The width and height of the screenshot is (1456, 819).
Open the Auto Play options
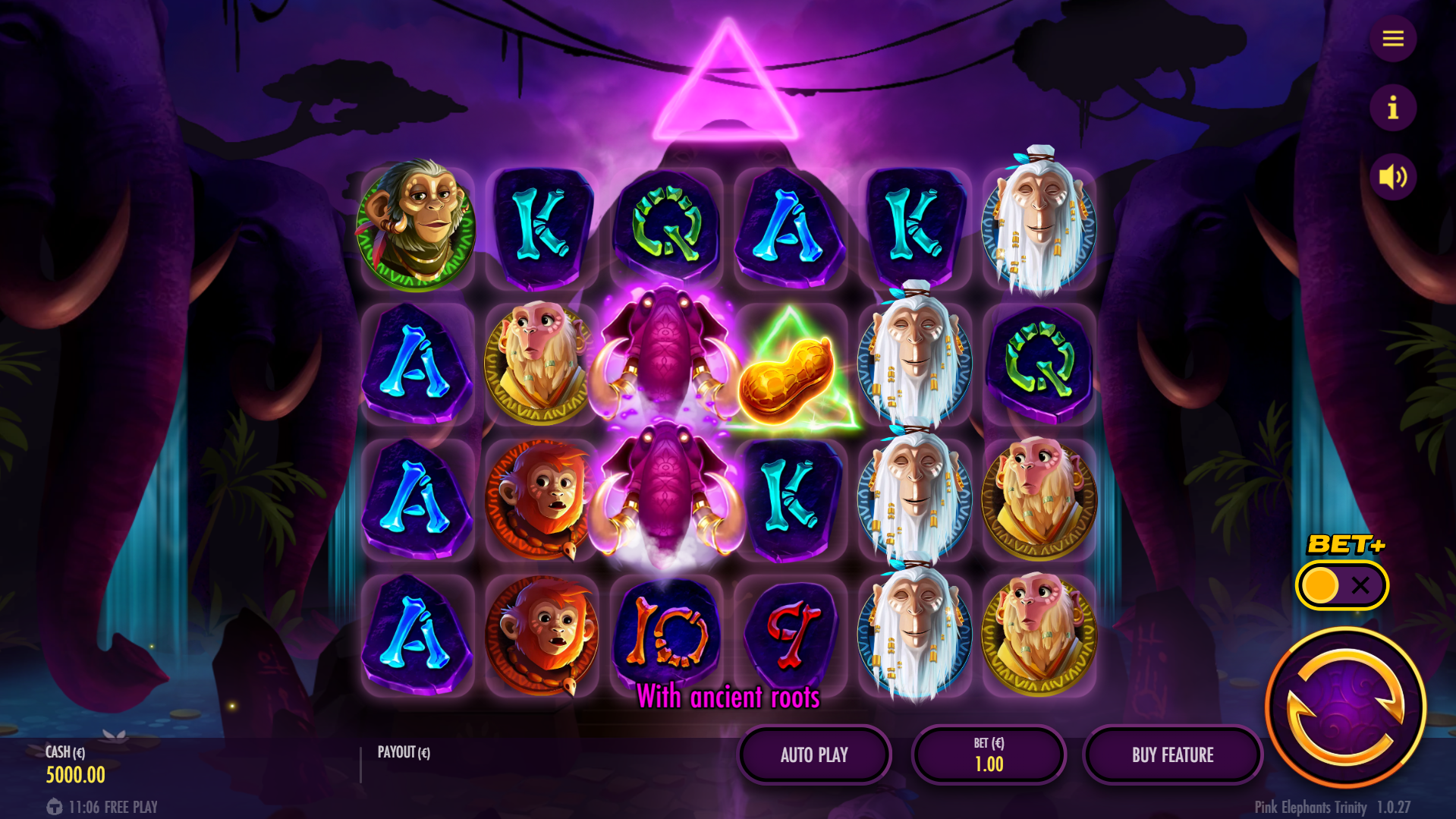(814, 754)
